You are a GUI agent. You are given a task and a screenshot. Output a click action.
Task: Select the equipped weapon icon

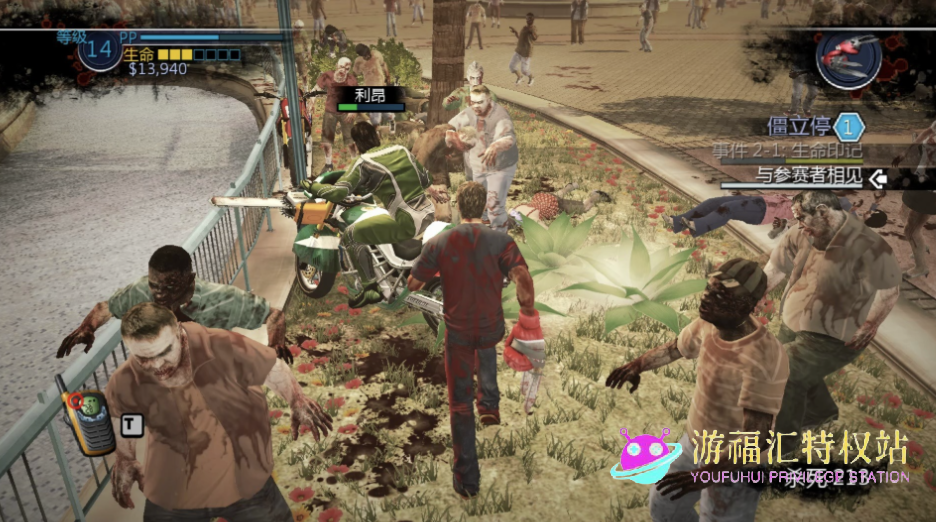[x=847, y=60]
